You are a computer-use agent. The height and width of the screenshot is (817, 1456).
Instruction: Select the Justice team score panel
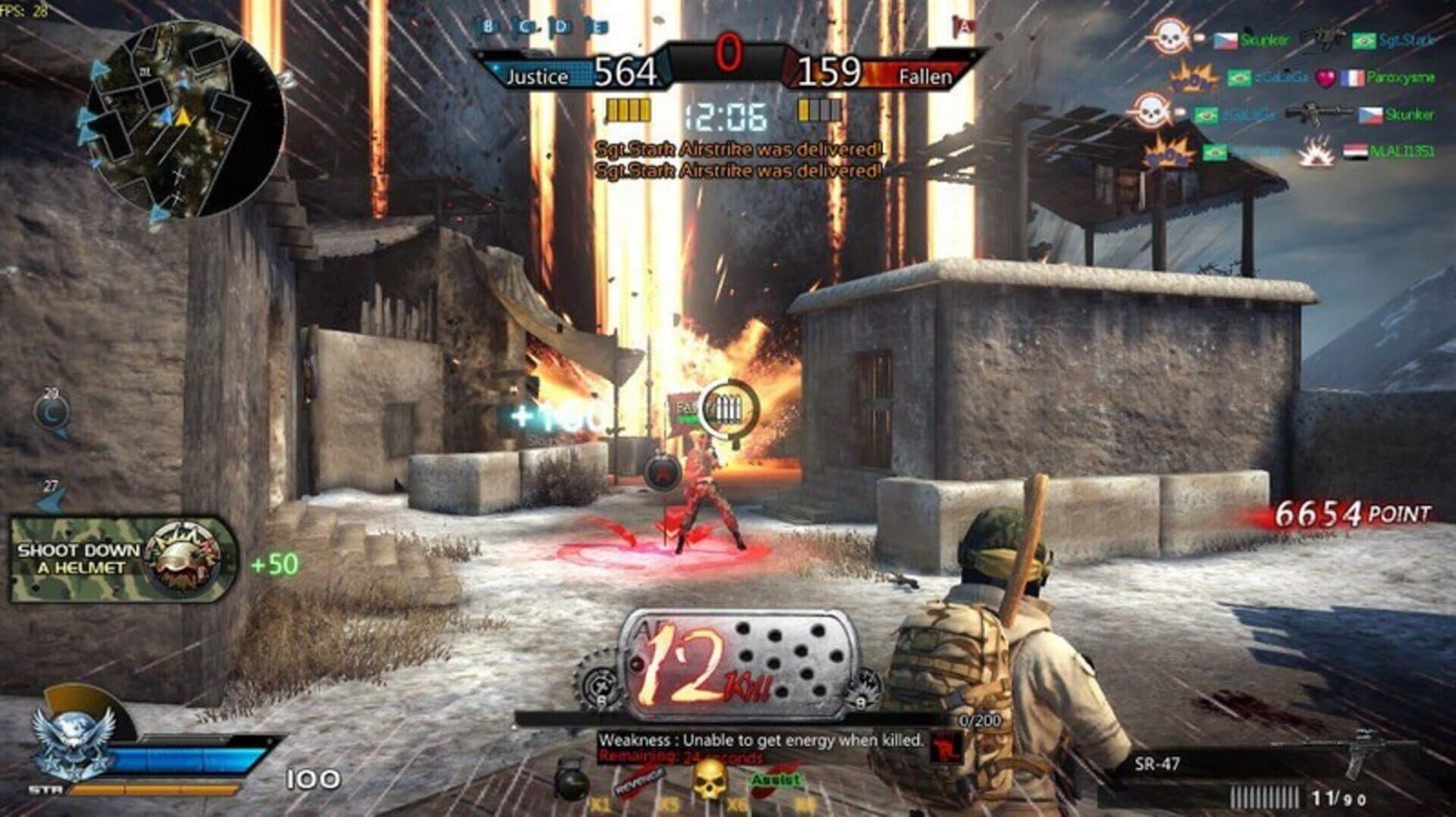(576, 70)
